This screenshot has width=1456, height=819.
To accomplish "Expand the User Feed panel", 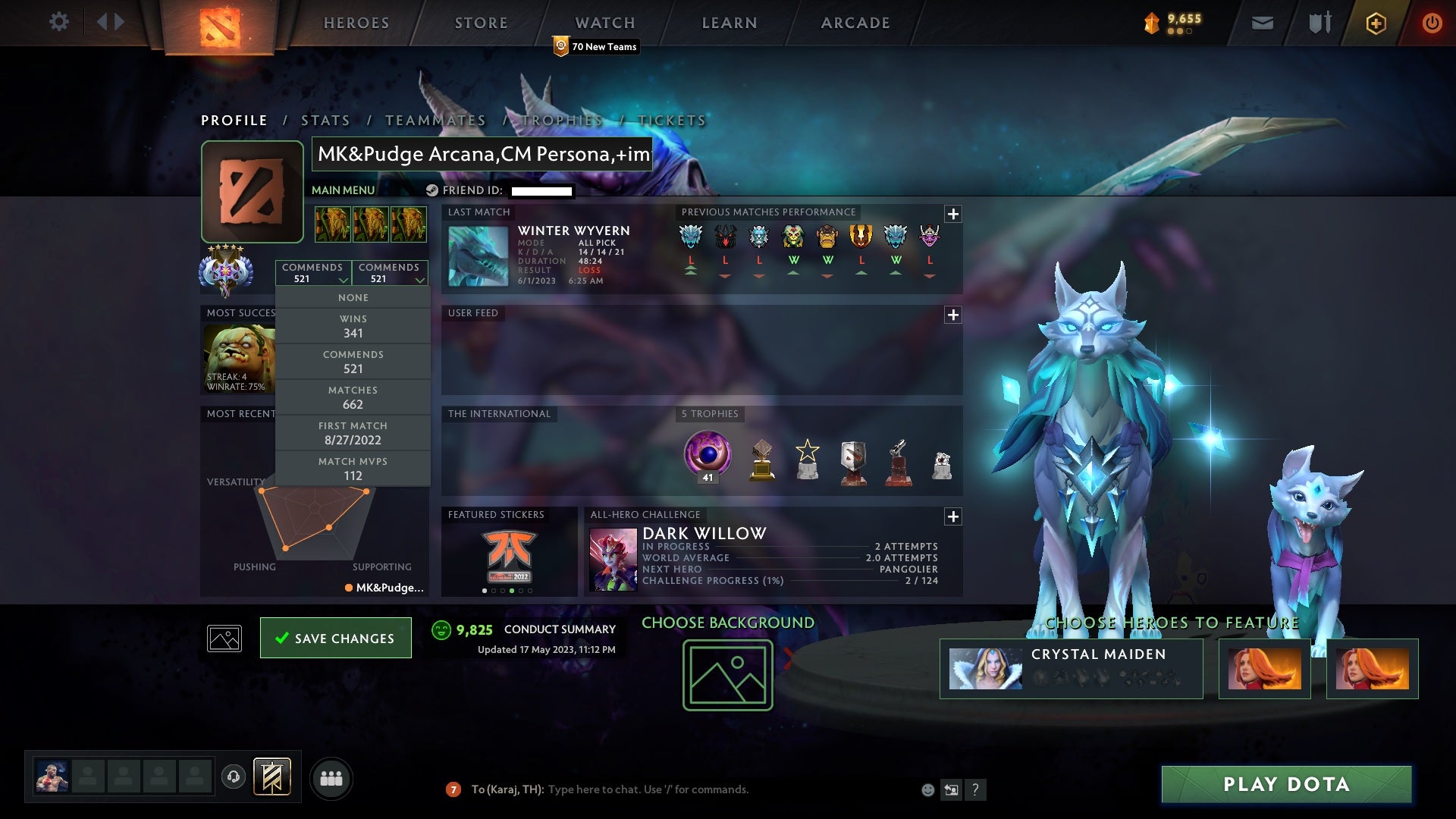I will tap(952, 314).
